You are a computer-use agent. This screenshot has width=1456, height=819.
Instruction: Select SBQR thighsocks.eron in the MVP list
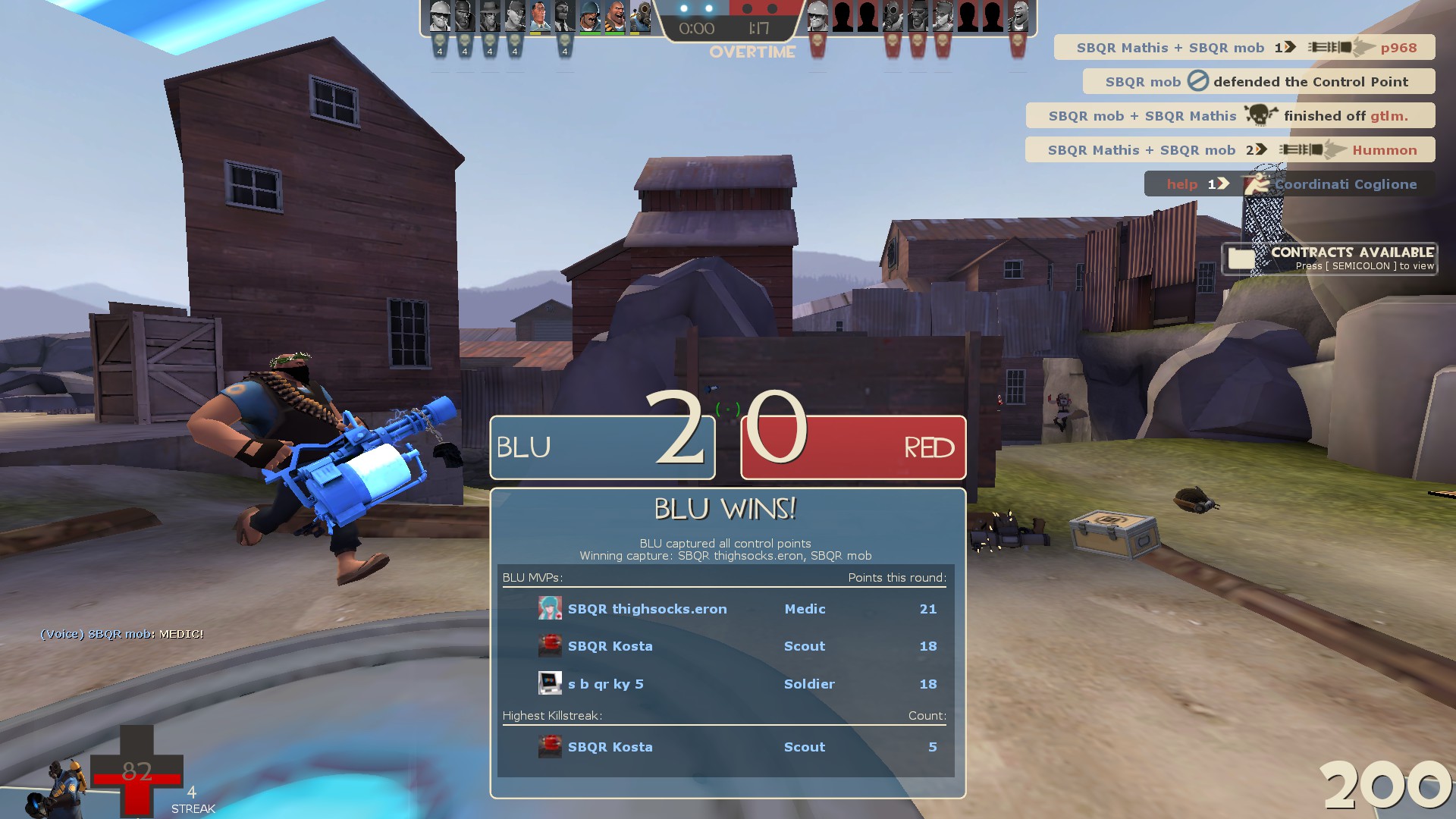coord(647,609)
